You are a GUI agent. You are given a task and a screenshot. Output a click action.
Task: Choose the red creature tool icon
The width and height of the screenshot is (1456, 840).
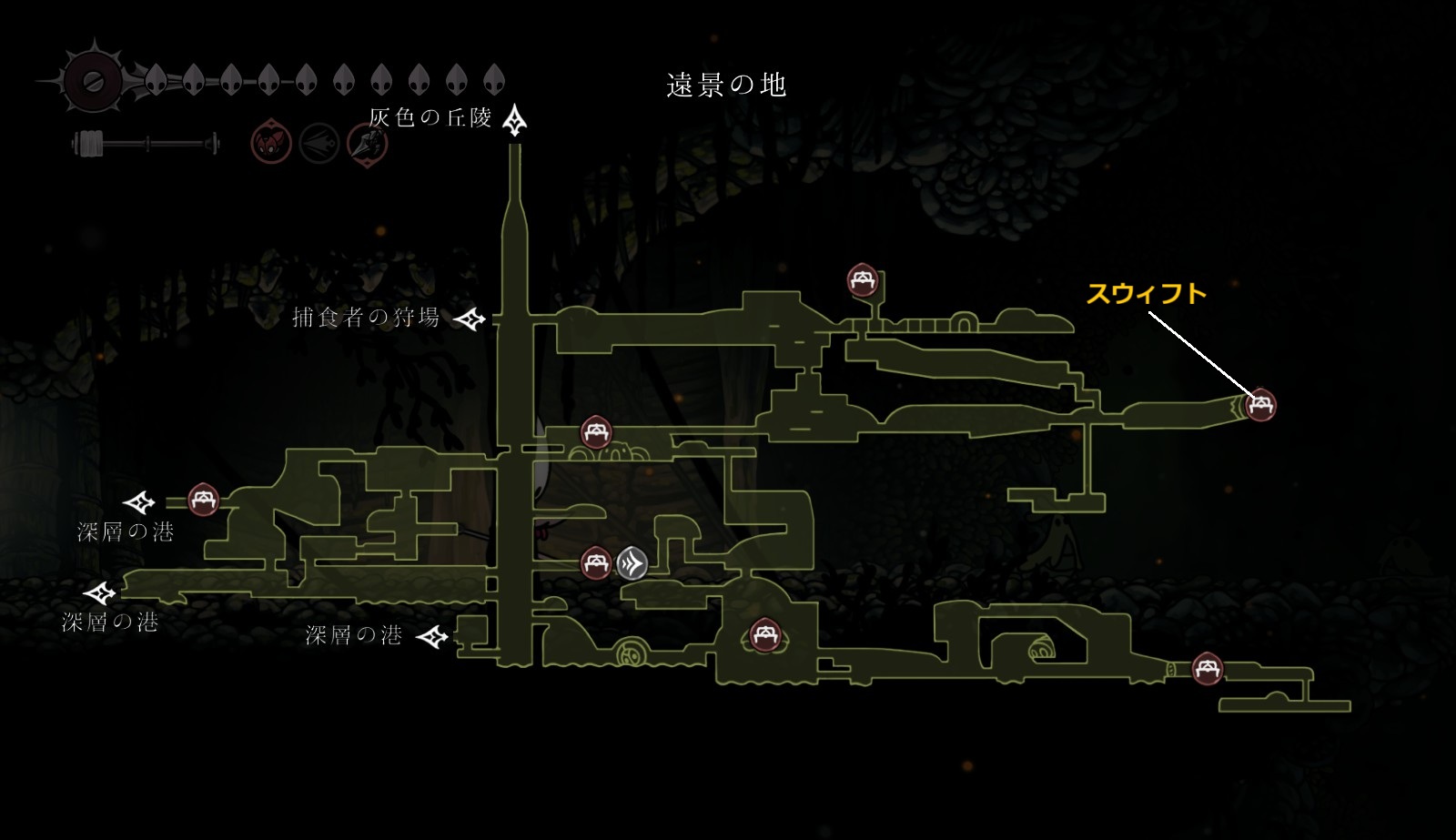(271, 144)
